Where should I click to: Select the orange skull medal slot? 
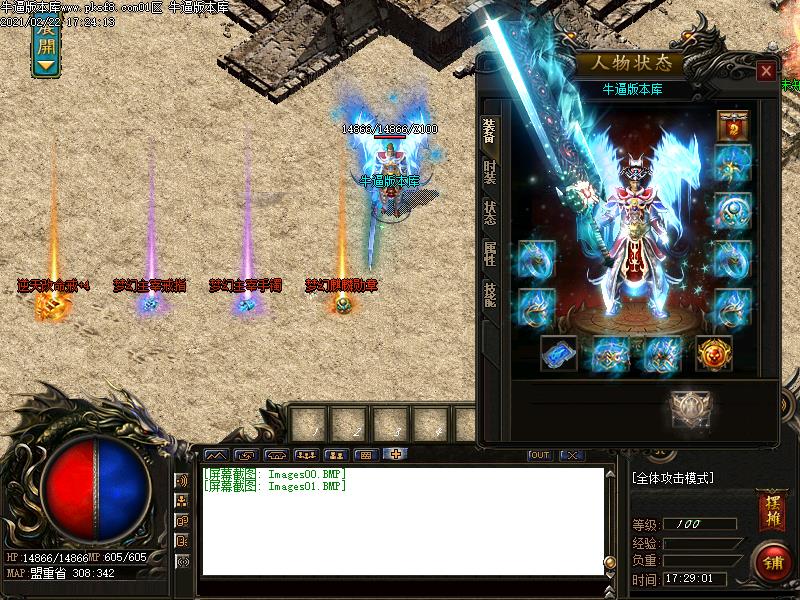point(713,353)
